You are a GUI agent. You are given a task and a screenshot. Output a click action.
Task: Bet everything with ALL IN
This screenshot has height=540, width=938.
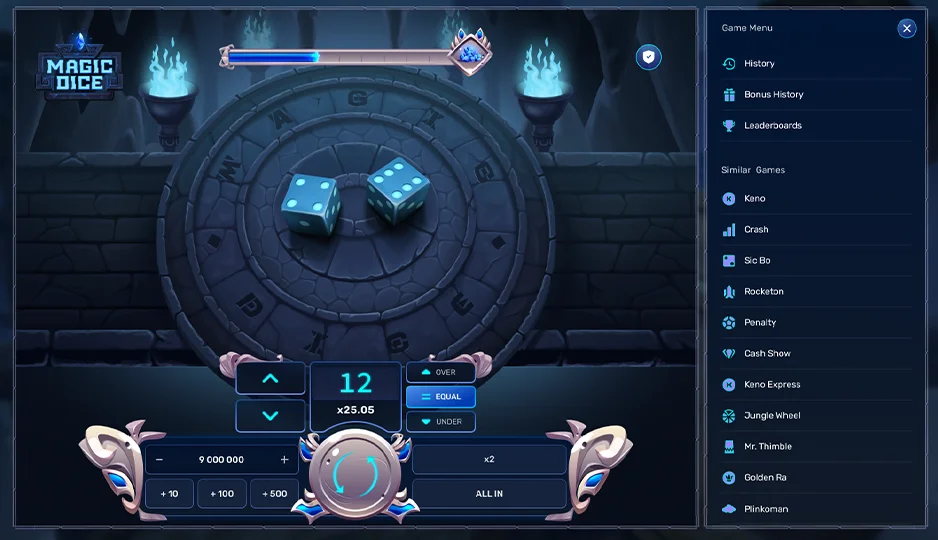click(x=489, y=494)
